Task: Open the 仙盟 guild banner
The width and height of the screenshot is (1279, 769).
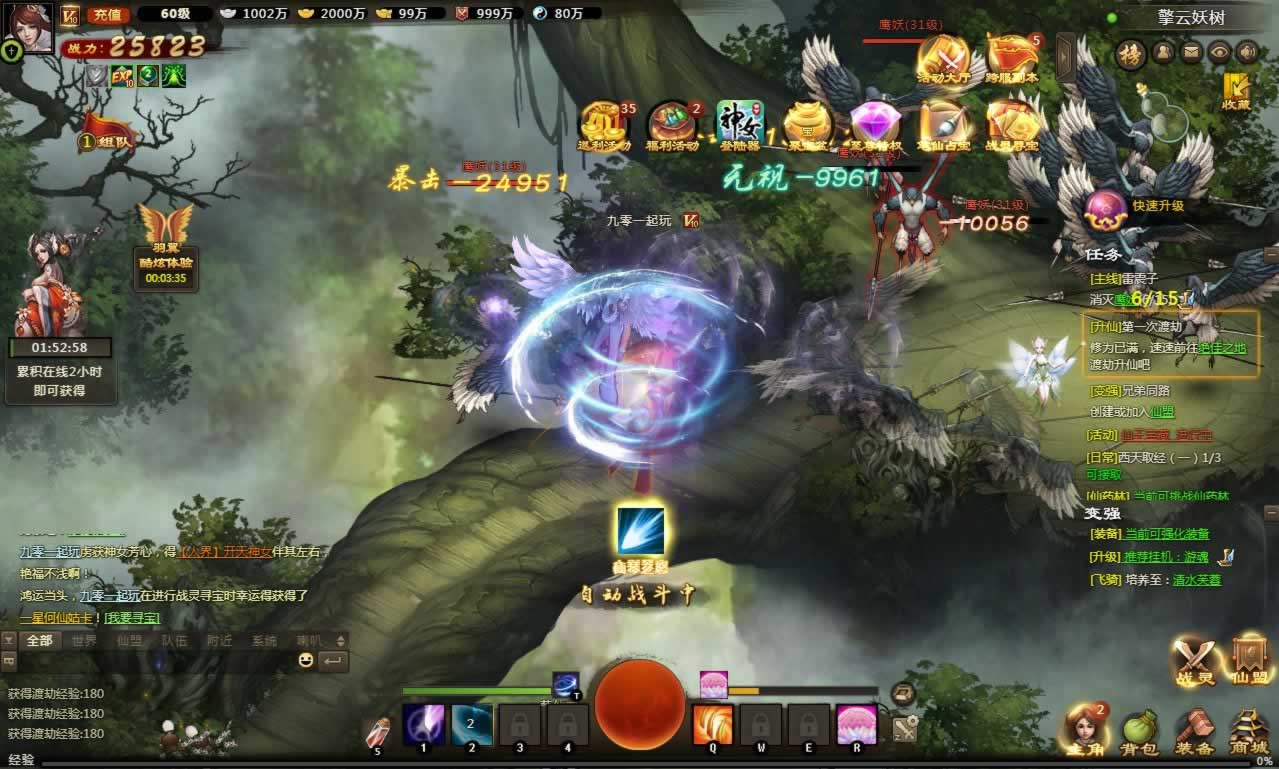Action: tap(1250, 660)
